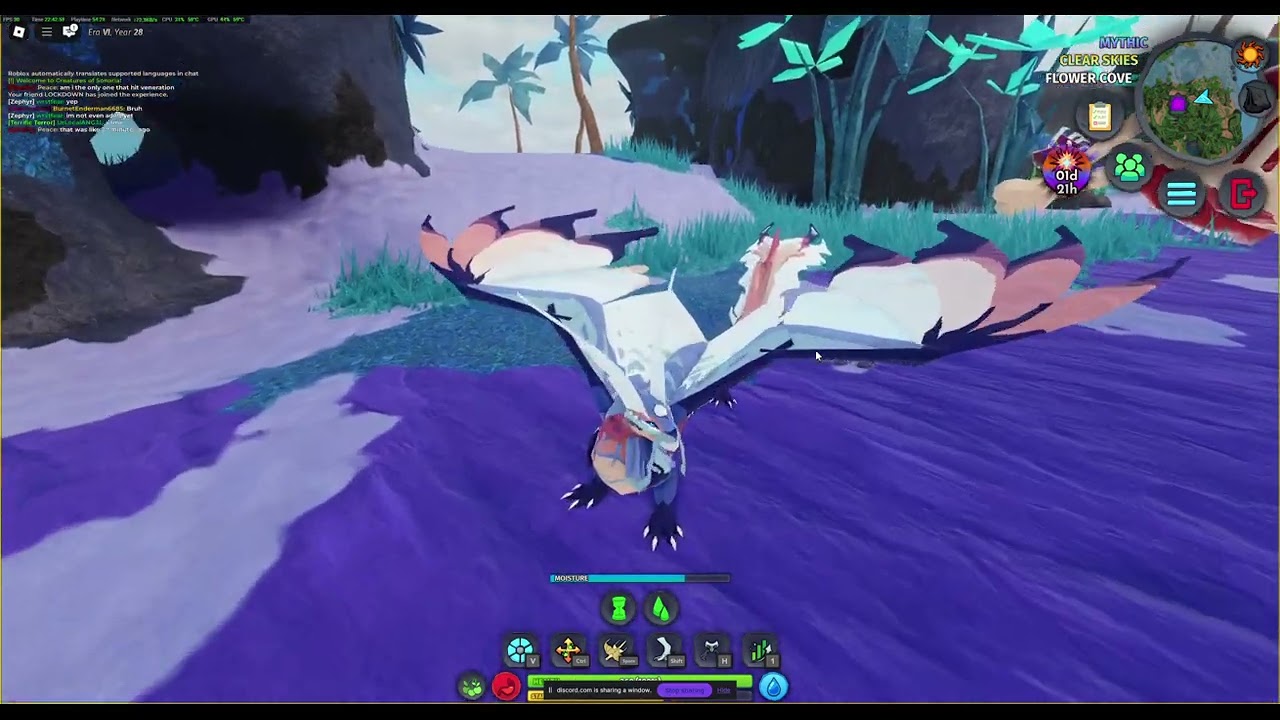This screenshot has height=720, width=1280.
Task: Click the four-arrow movement icon
Action: coord(568,651)
